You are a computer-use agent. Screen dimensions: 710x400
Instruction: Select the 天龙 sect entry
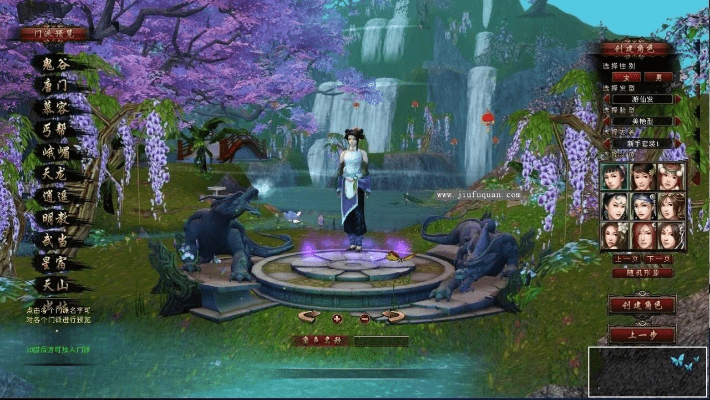(x=55, y=173)
